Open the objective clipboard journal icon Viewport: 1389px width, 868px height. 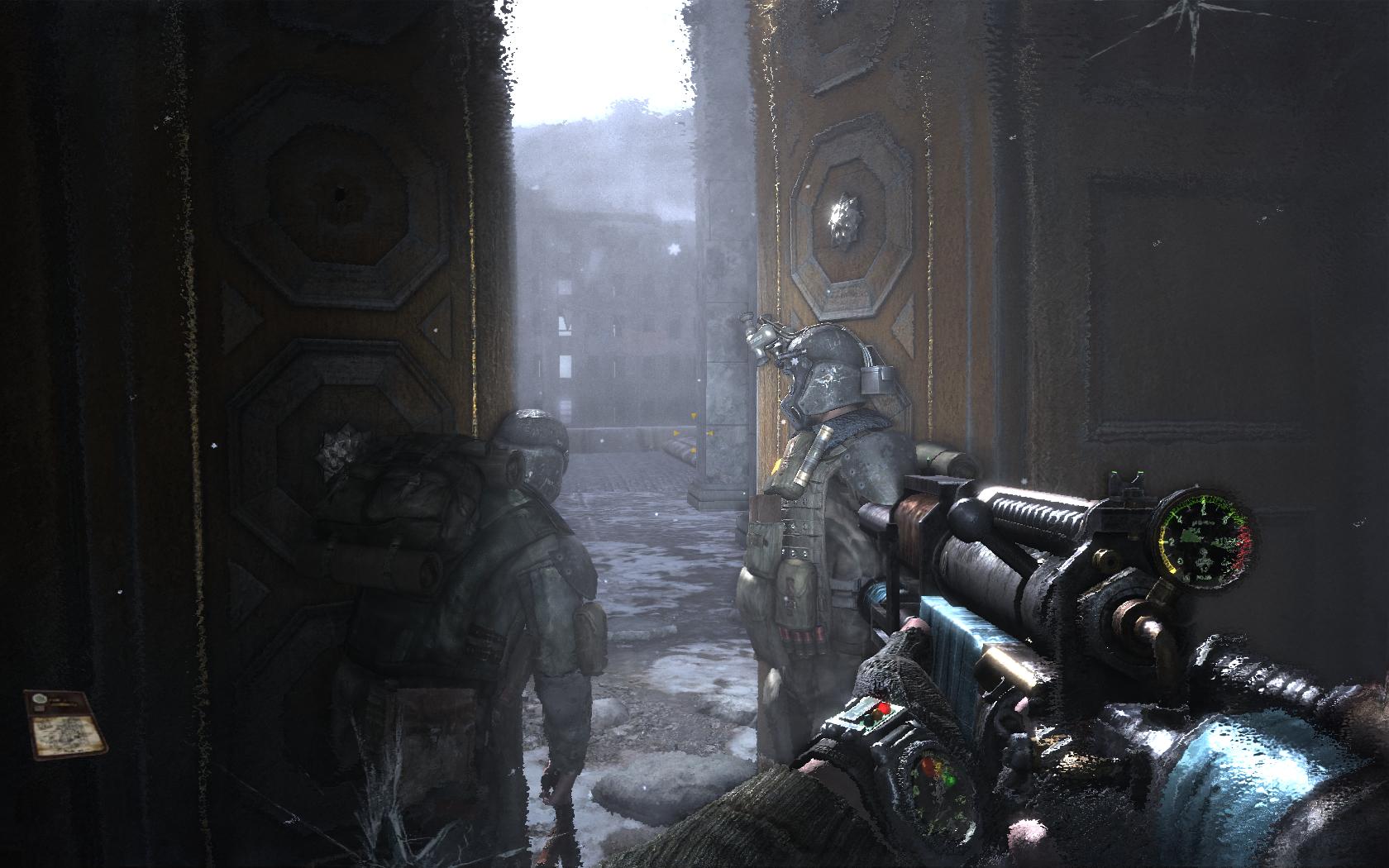[x=66, y=723]
